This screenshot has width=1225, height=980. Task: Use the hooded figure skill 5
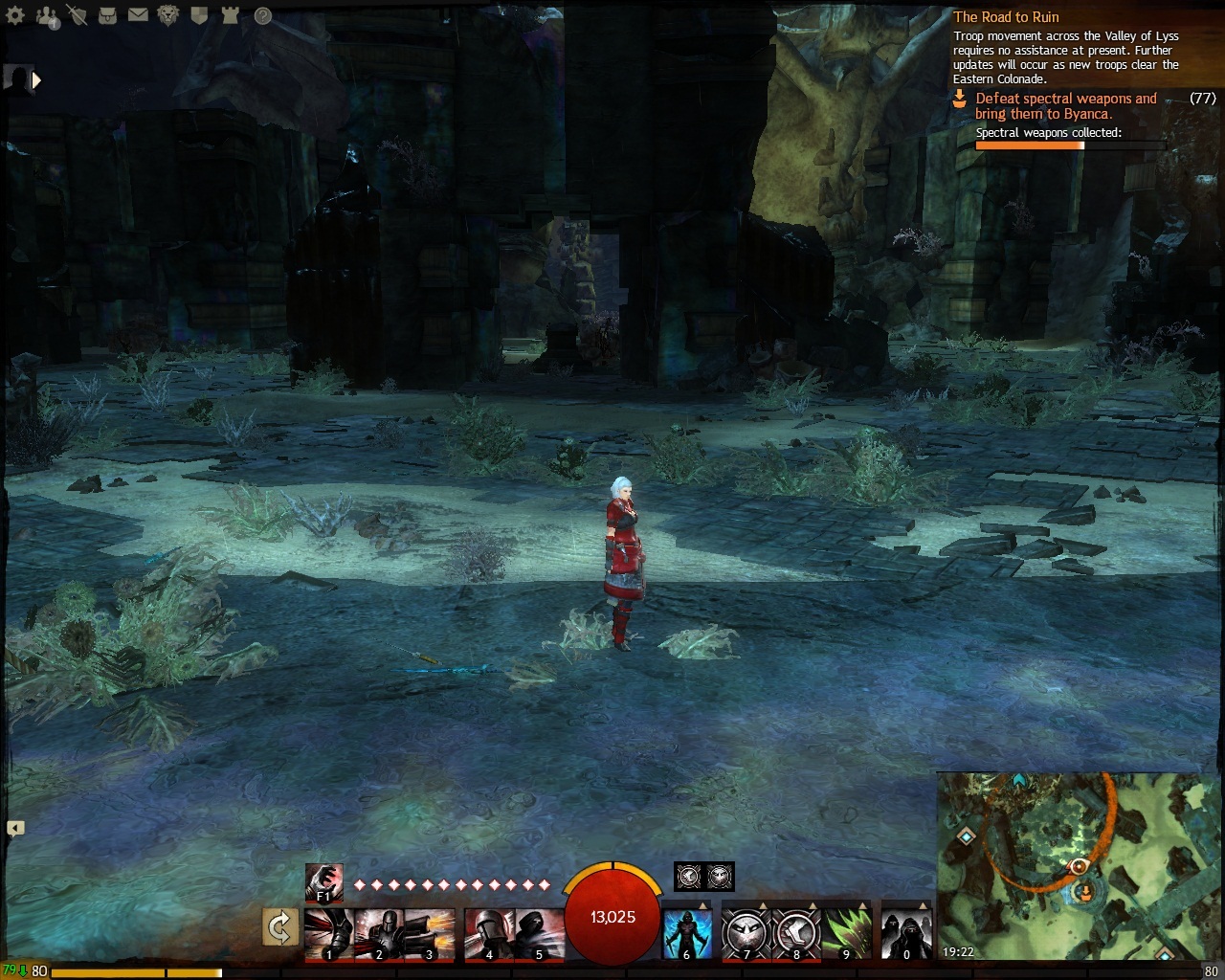539,934
